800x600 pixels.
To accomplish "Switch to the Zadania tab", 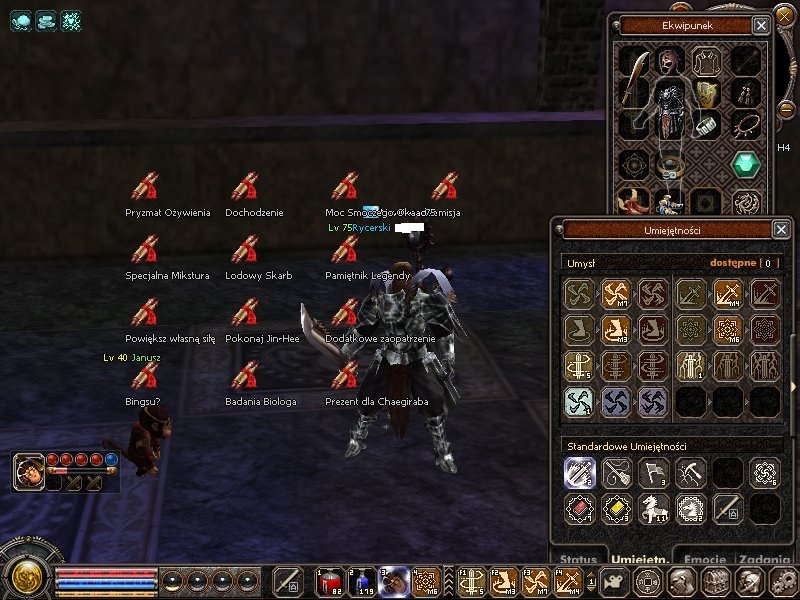I will [765, 560].
